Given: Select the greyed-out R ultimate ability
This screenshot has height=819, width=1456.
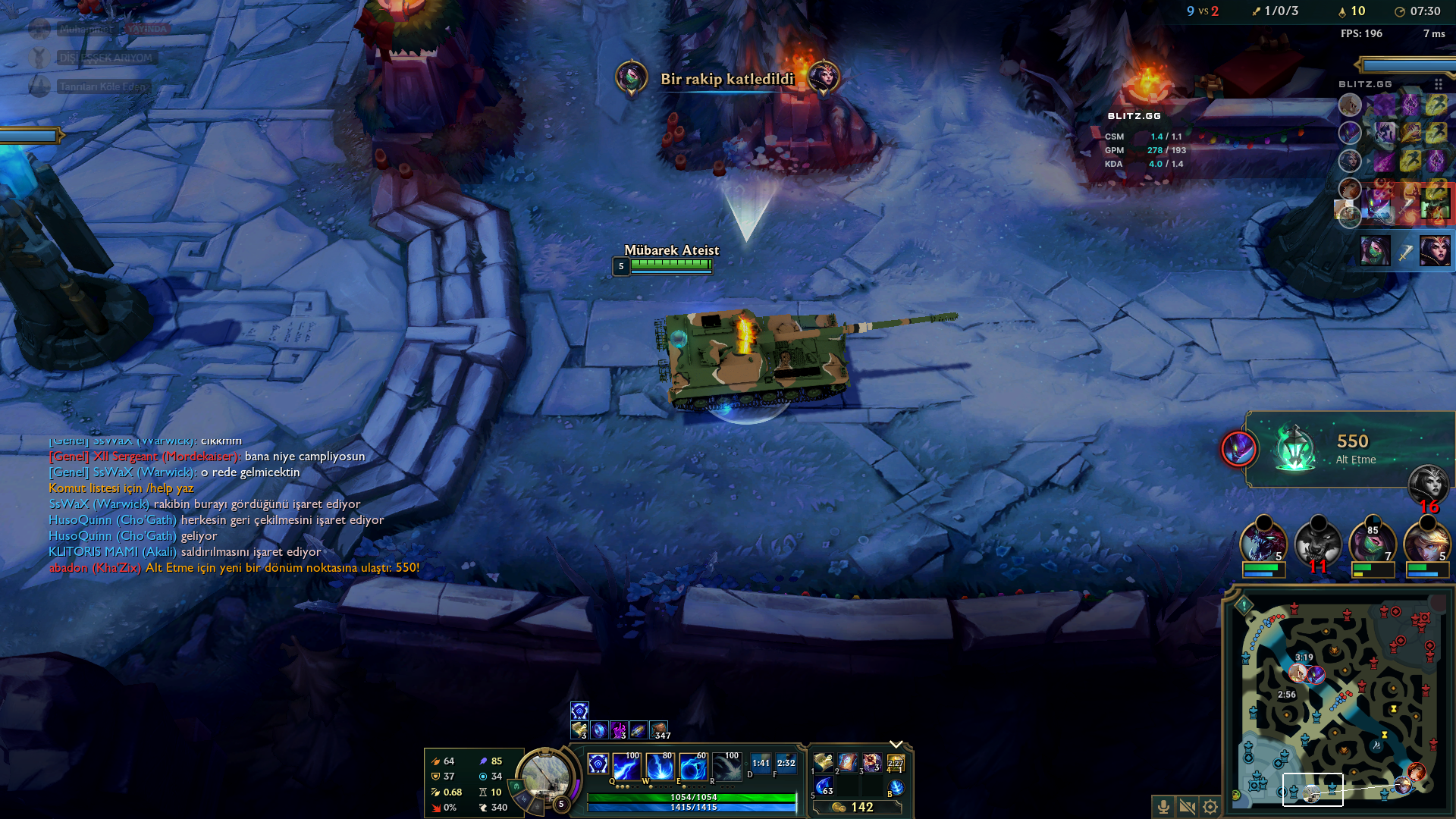Looking at the screenshot, I should 726,767.
